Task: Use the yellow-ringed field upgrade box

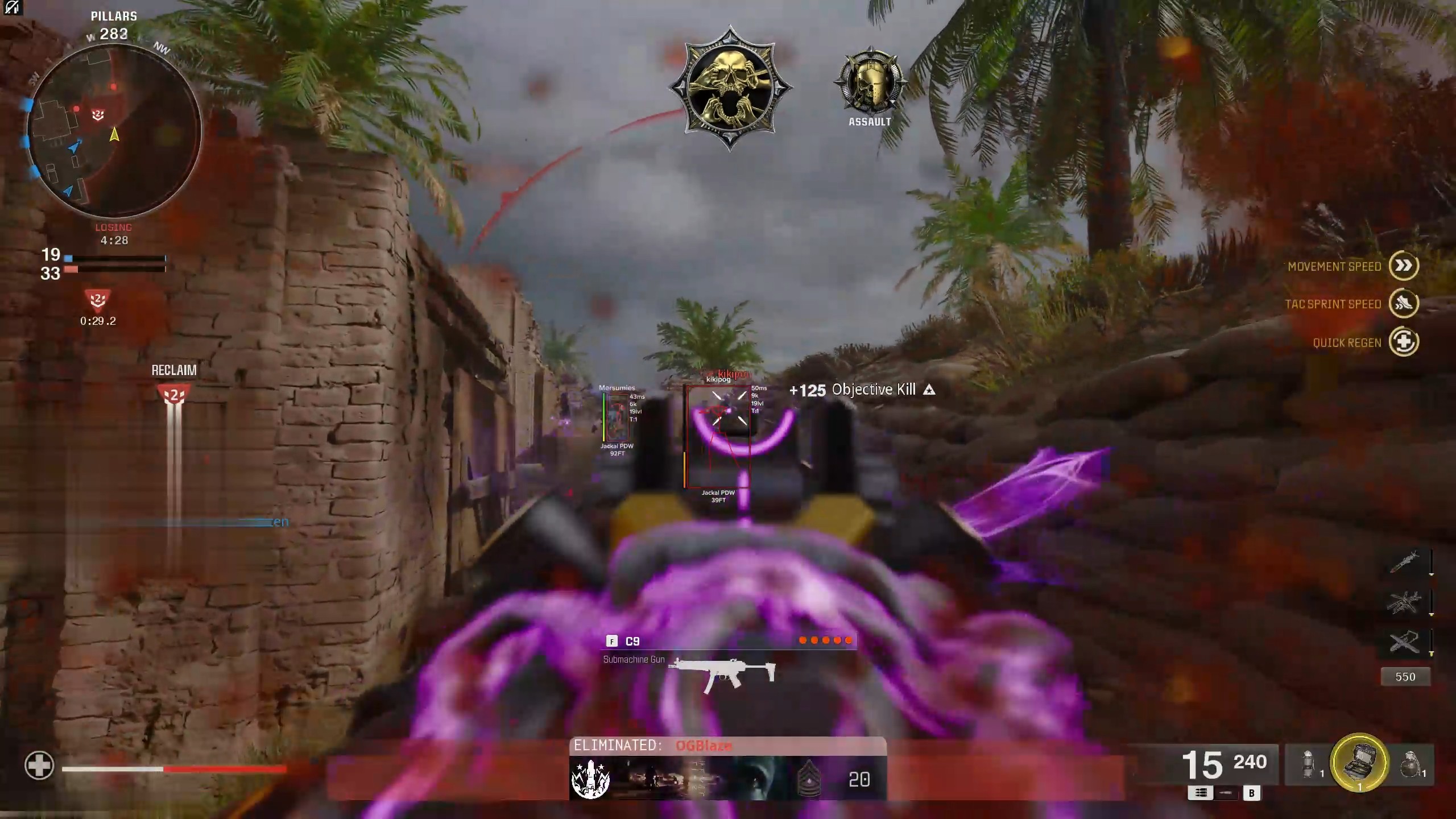Action: click(x=1359, y=762)
